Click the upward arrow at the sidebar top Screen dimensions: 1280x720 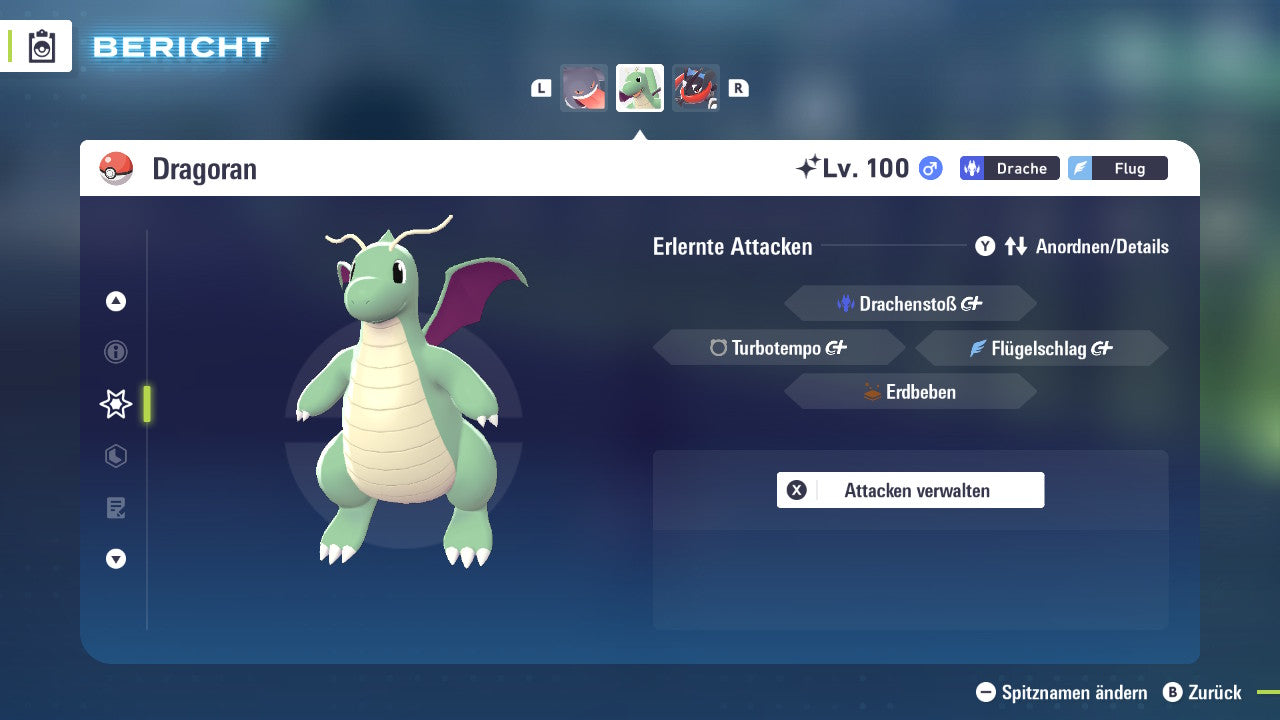click(115, 301)
